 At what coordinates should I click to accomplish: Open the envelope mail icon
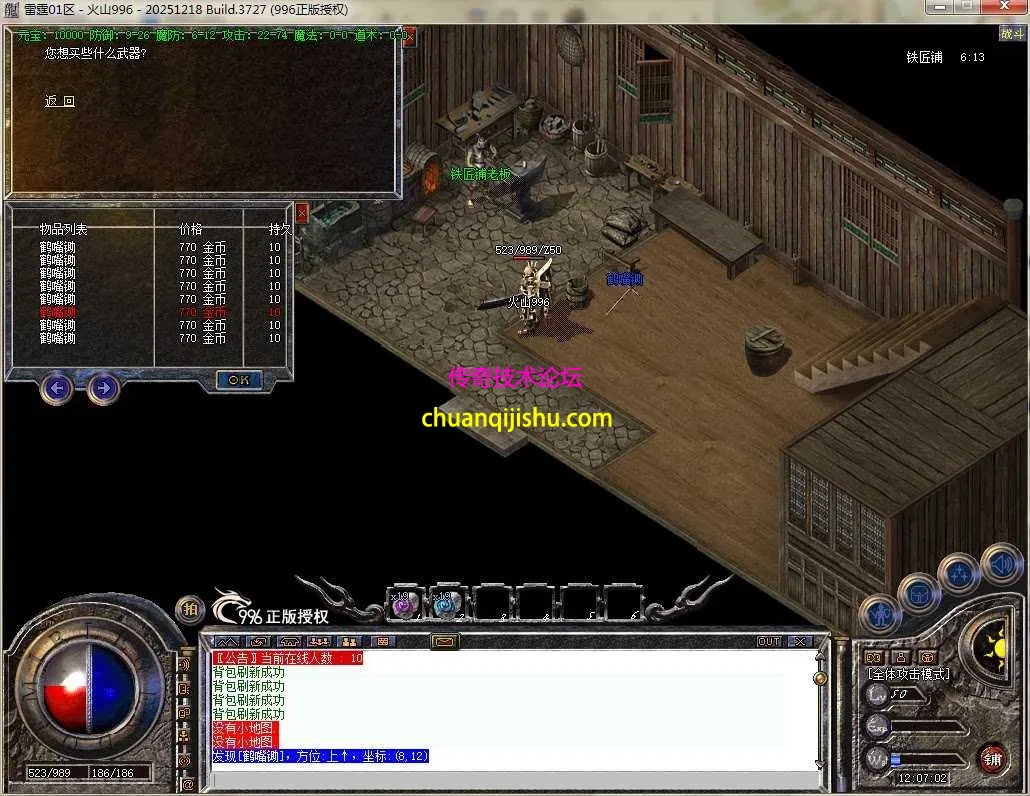[x=445, y=641]
